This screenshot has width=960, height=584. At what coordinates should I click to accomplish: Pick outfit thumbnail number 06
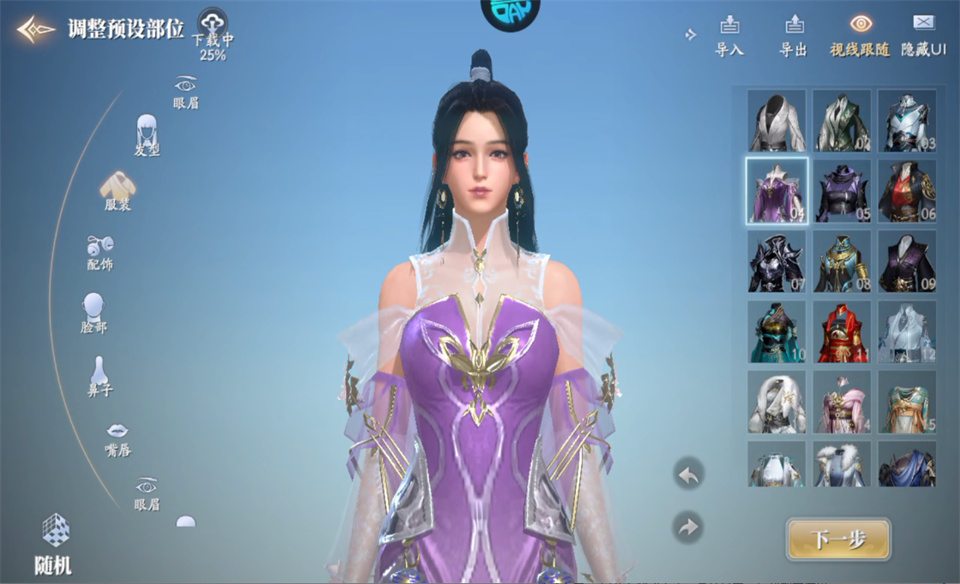click(x=907, y=190)
